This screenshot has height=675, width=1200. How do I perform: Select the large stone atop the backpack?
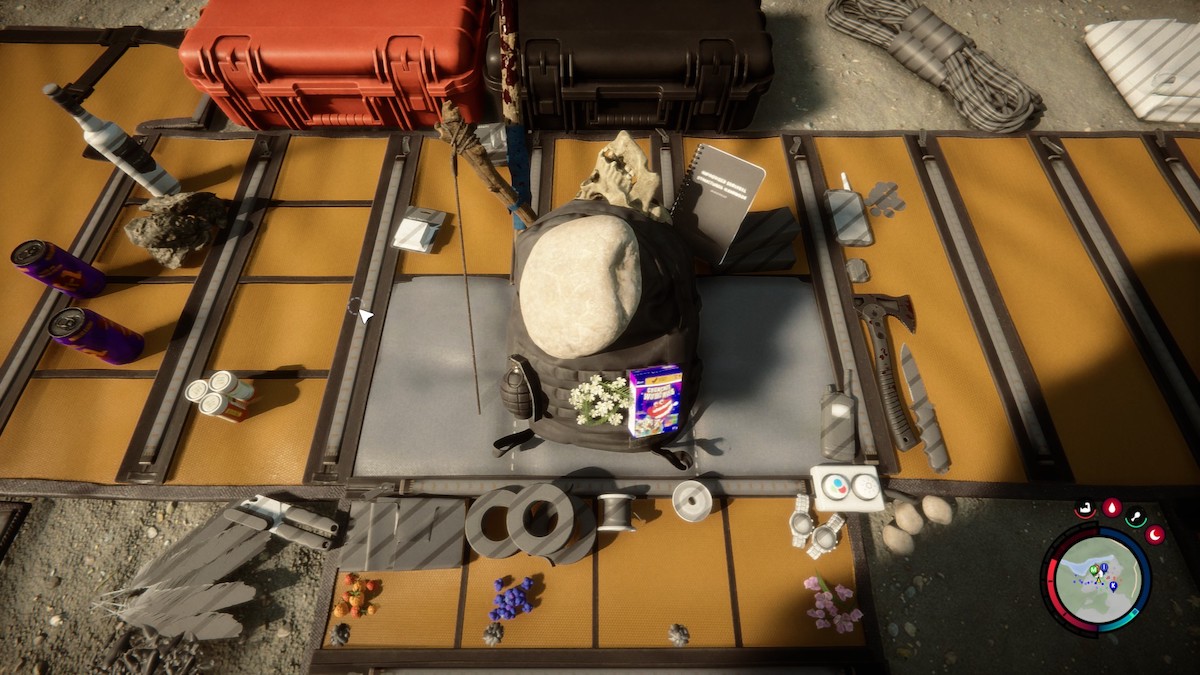(579, 292)
